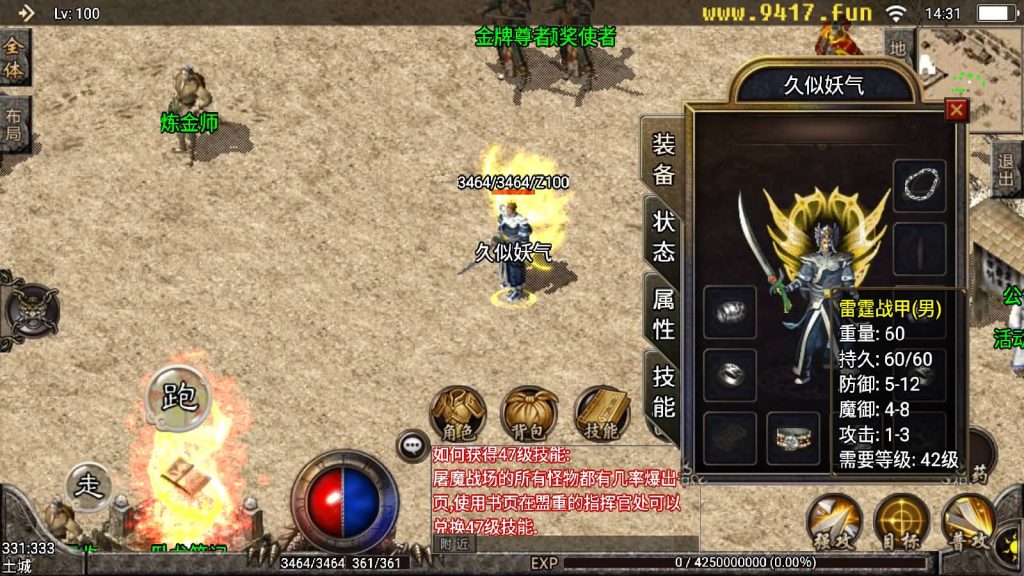
Task: Select the 附近 nearby chat channel
Action: coord(453,543)
